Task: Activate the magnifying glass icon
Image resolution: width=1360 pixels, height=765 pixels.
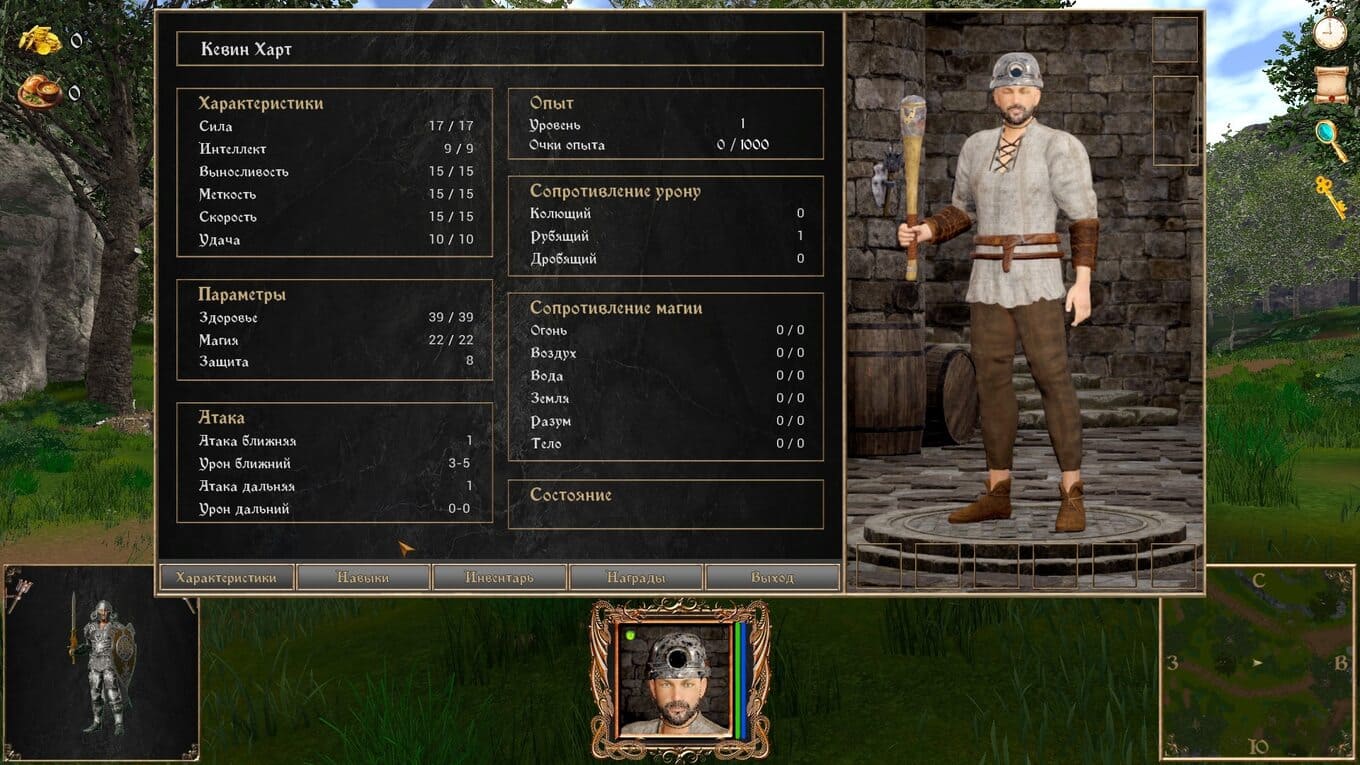Action: (1330, 136)
